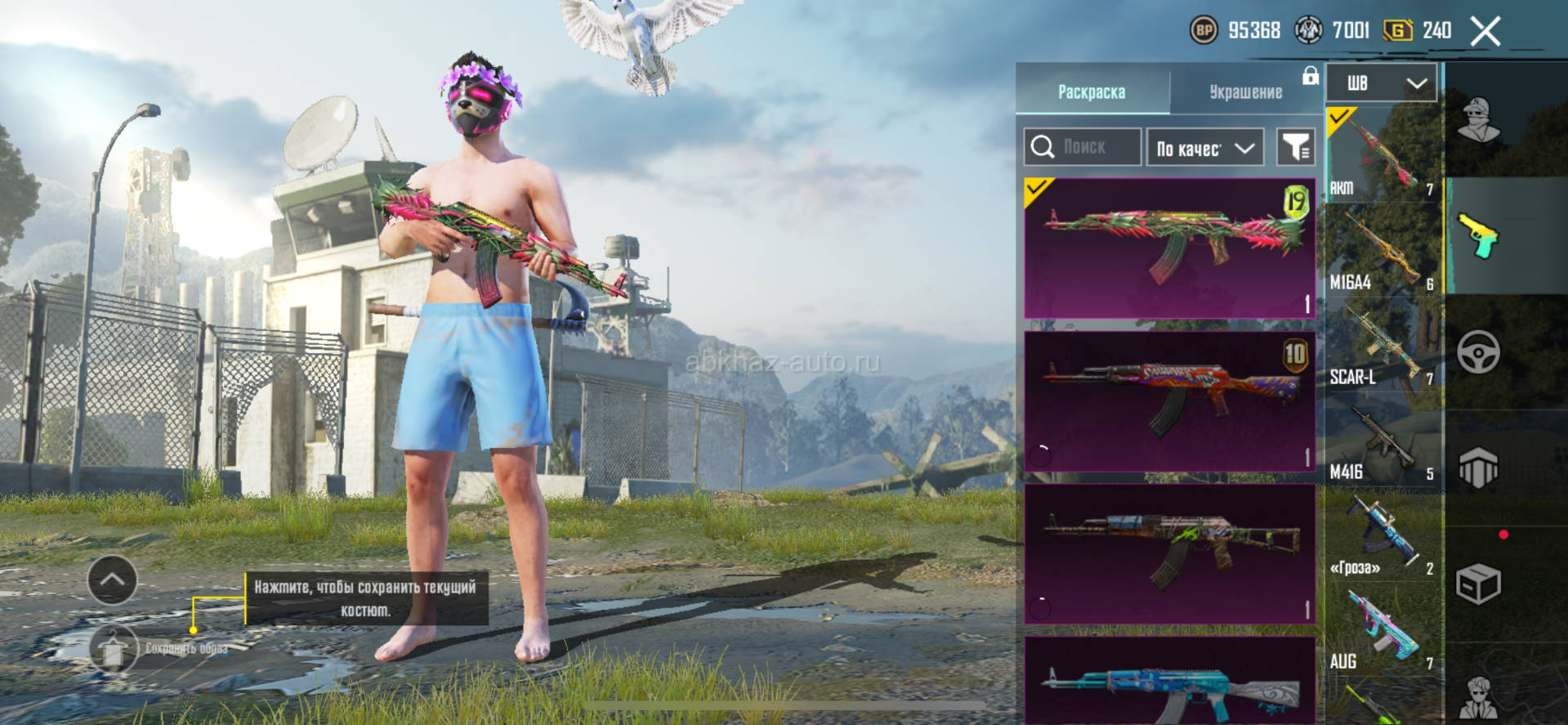Pick the brown graffiti AKM skin
The image size is (1568, 725).
(1169, 553)
